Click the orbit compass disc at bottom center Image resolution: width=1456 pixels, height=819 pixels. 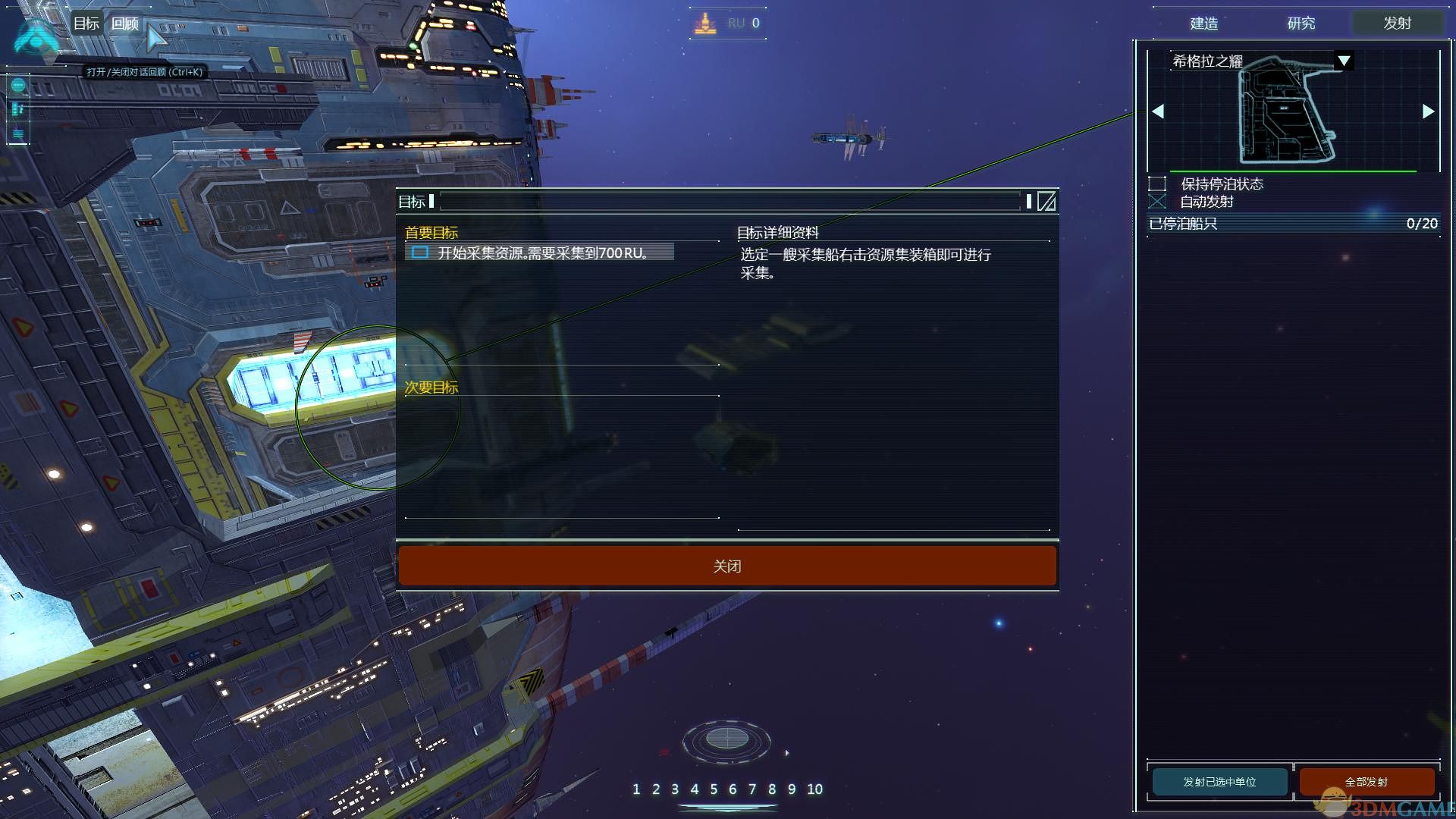[x=728, y=739]
